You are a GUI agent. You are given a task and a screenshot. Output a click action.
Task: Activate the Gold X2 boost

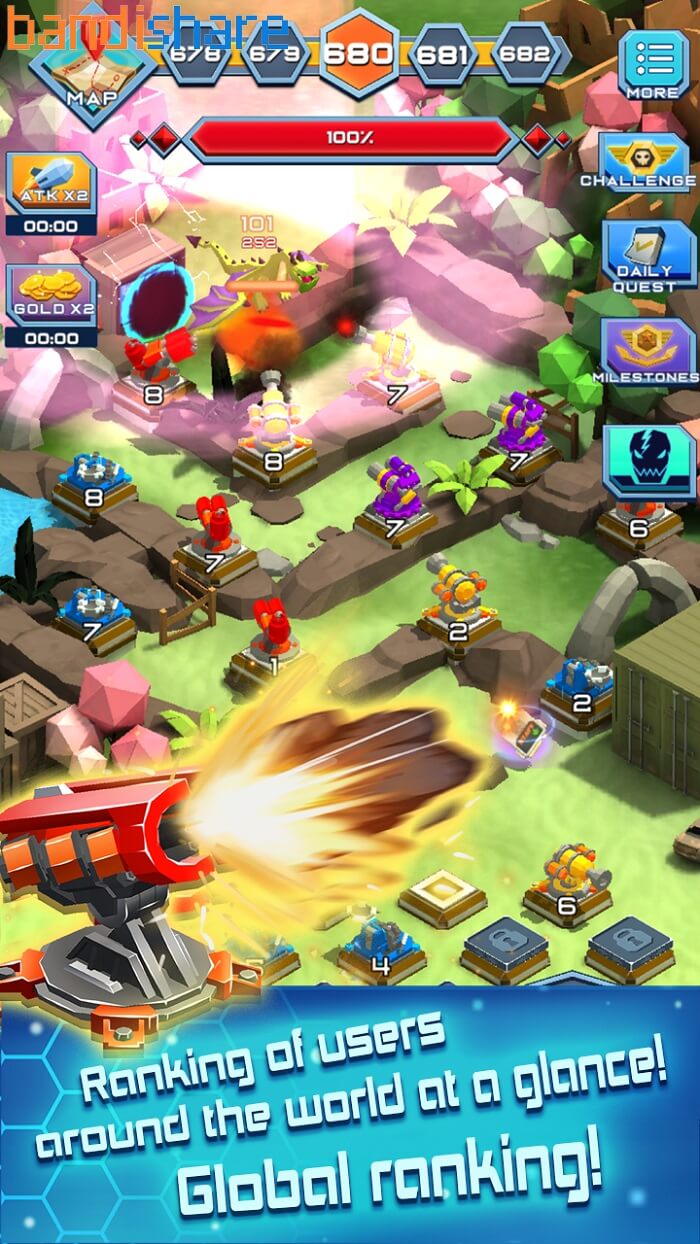coord(51,301)
